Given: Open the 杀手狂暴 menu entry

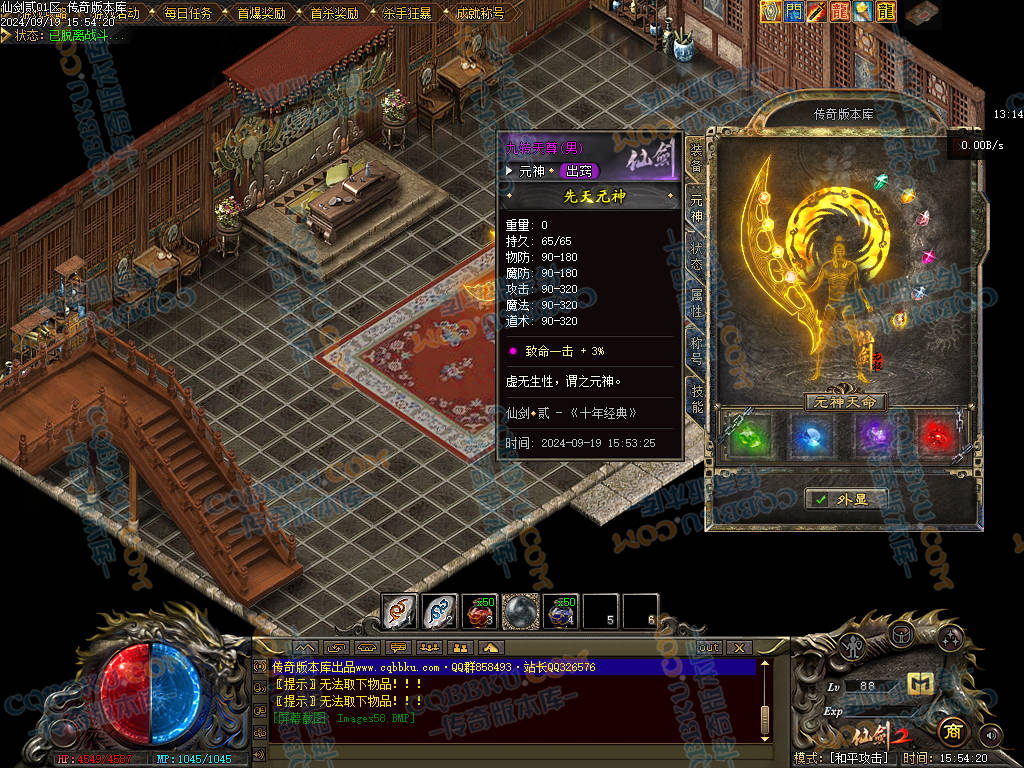Looking at the screenshot, I should 407,14.
